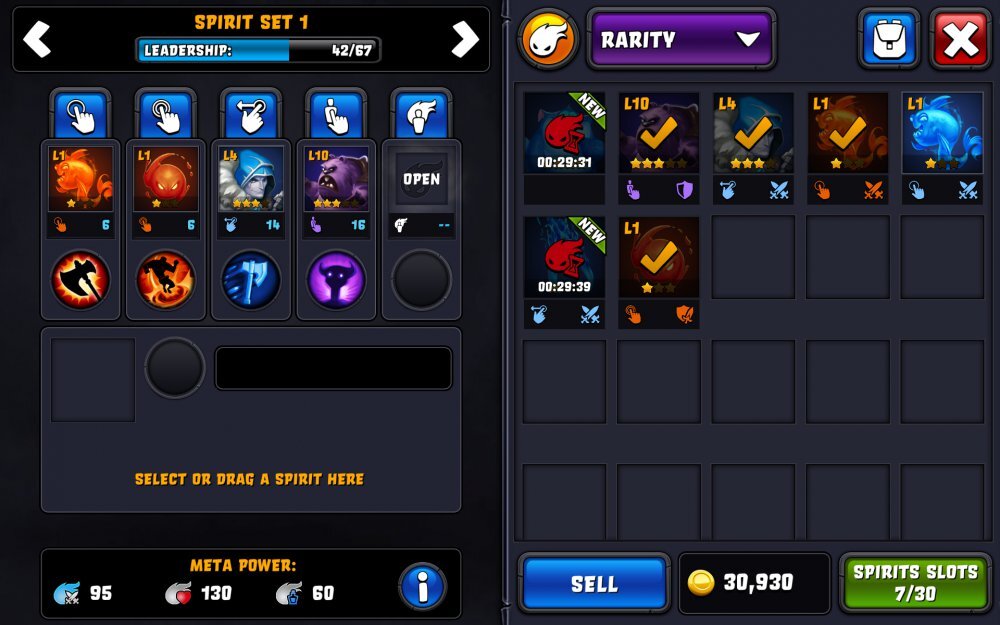Go to the next spirit set
Viewport: 1000px width, 625px height.
tap(465, 39)
